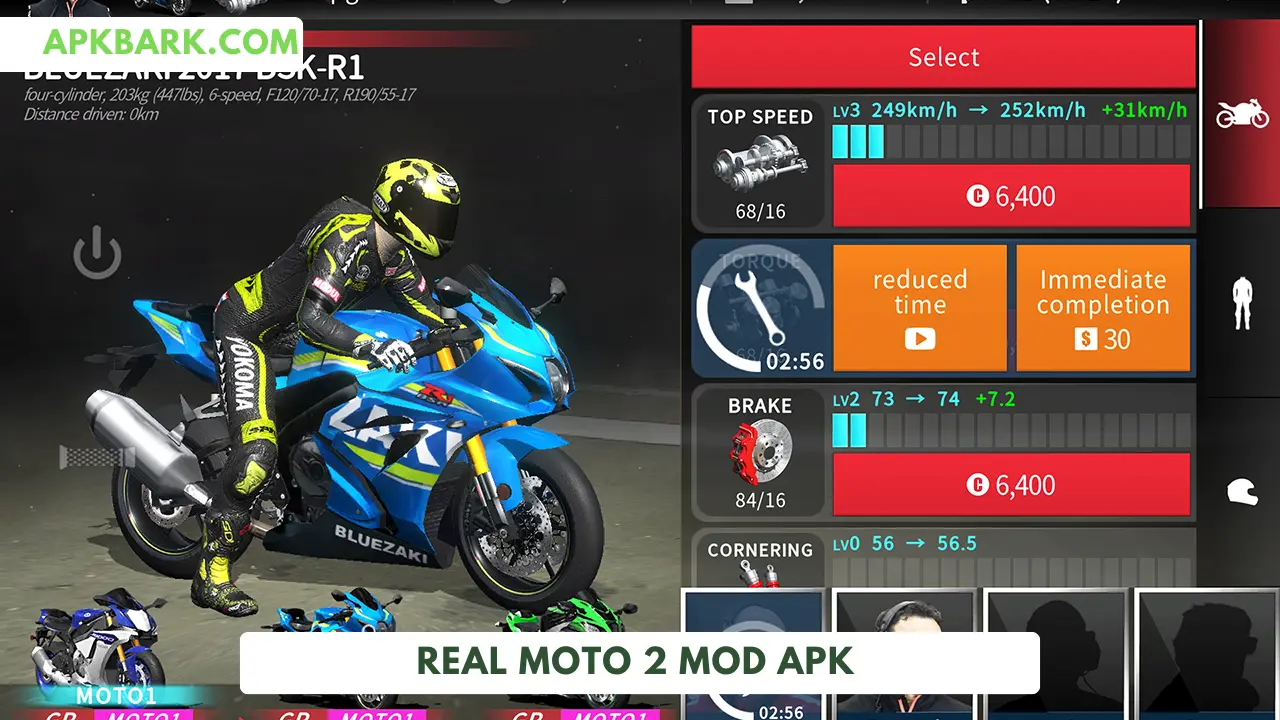Click the red Select button
The width and height of the screenshot is (1280, 720).
[943, 57]
